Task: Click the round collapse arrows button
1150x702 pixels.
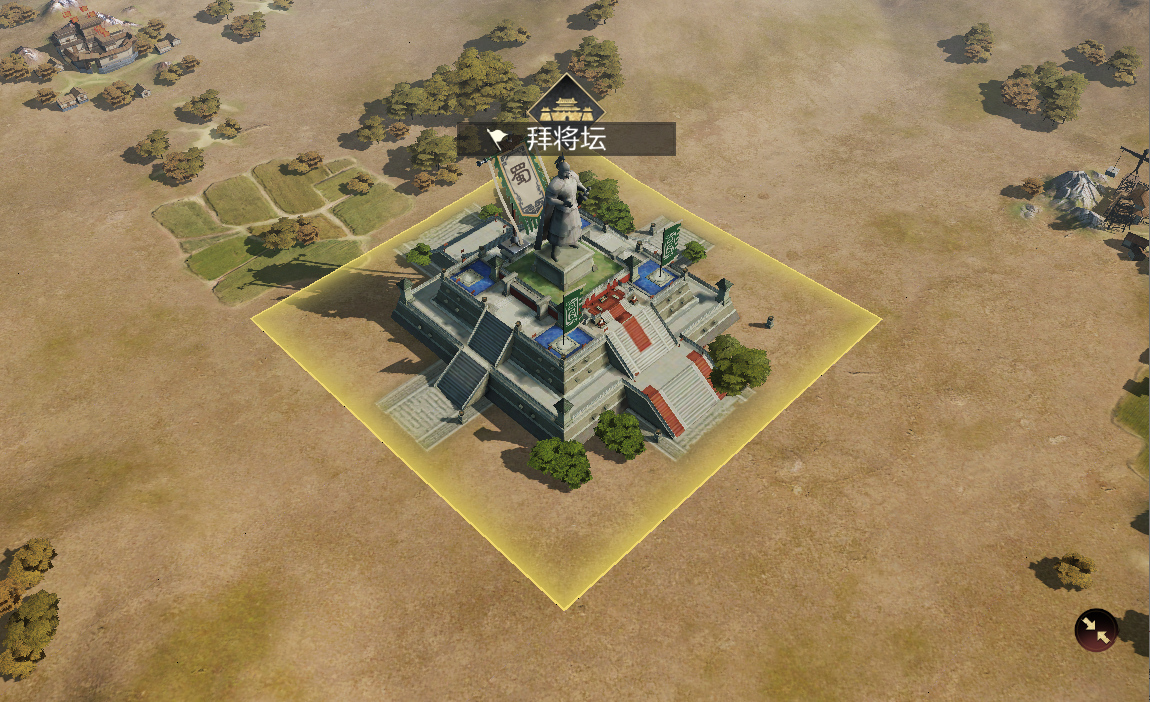Action: pyautogui.click(x=1096, y=630)
